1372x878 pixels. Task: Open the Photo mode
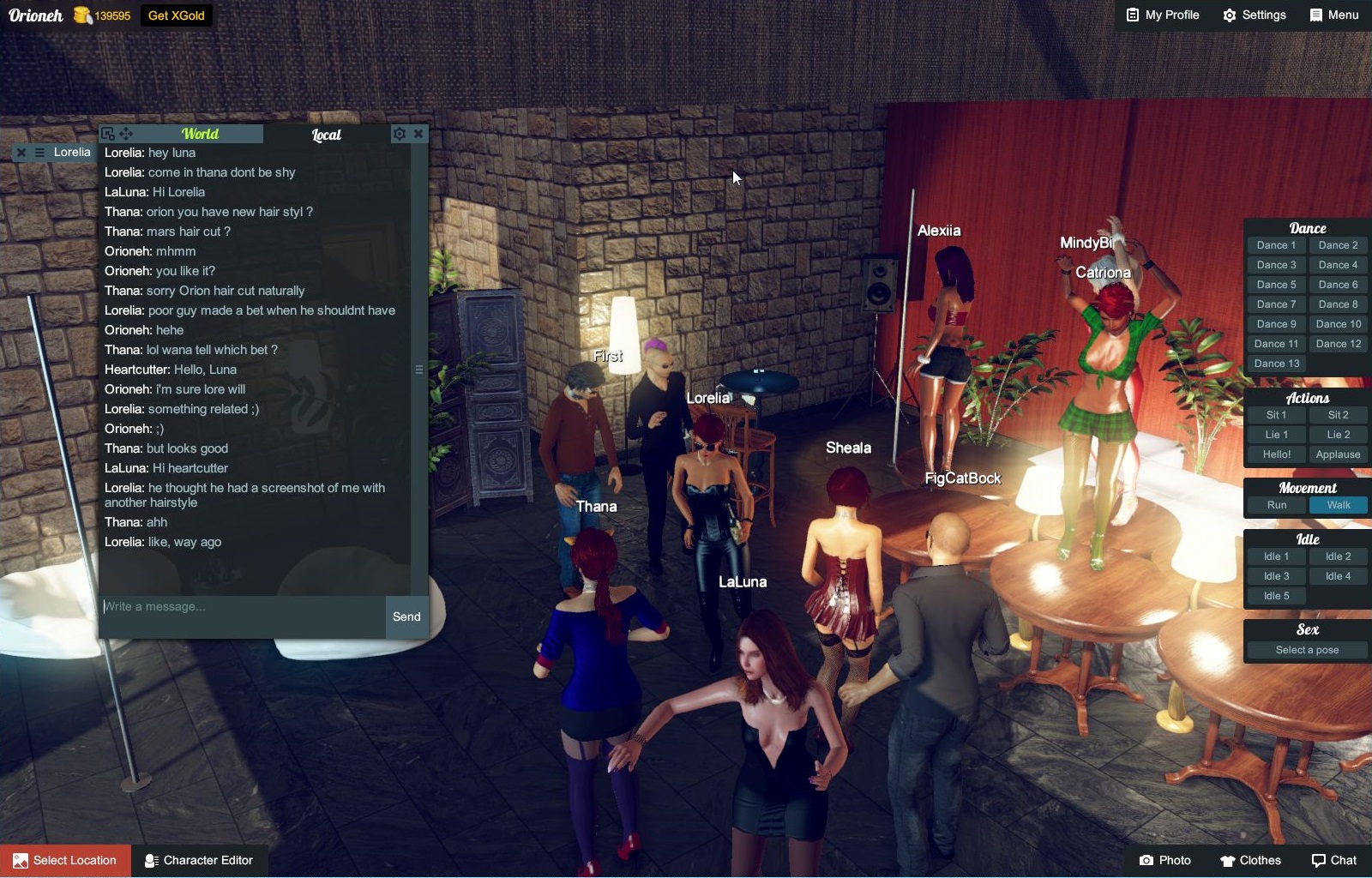click(1164, 860)
